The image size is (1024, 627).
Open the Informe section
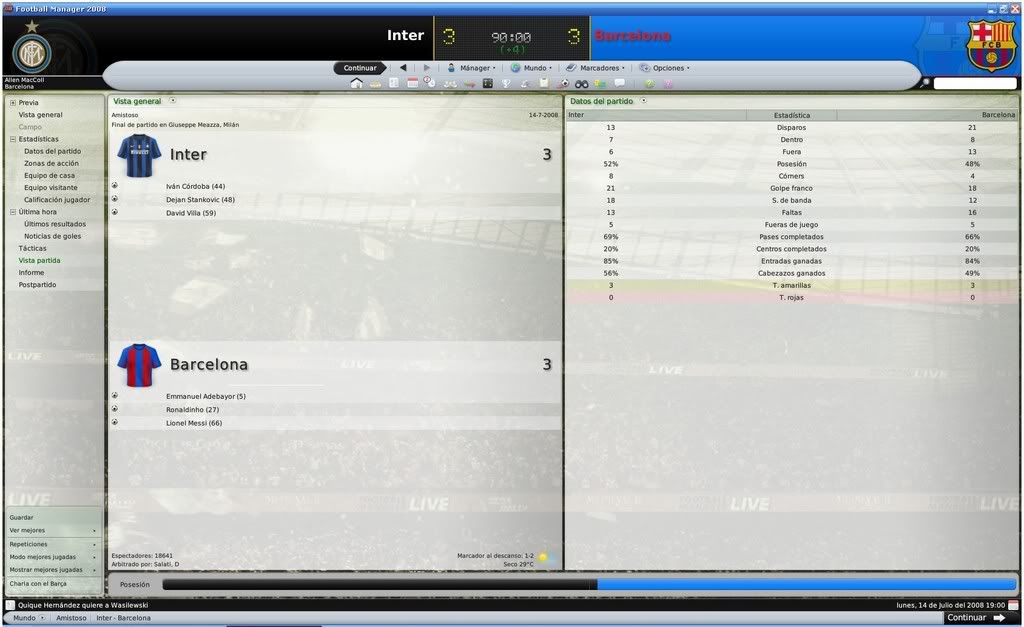[x=31, y=272]
